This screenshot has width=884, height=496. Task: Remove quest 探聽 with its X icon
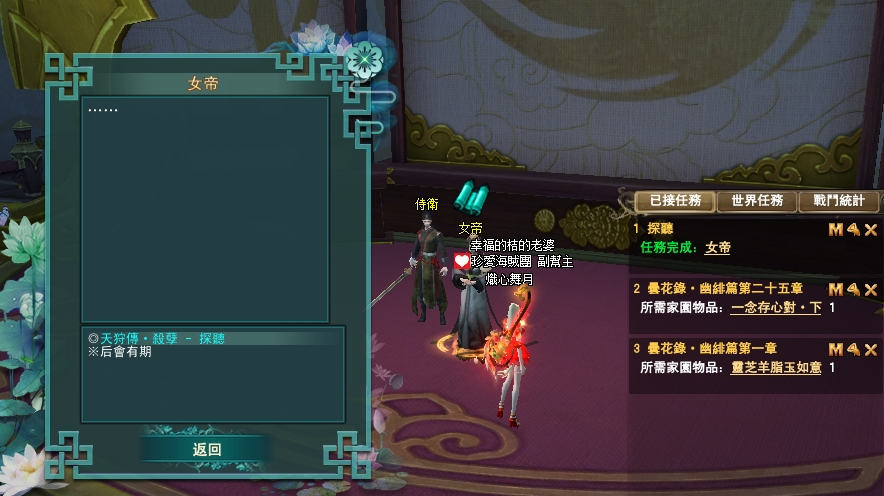click(871, 230)
